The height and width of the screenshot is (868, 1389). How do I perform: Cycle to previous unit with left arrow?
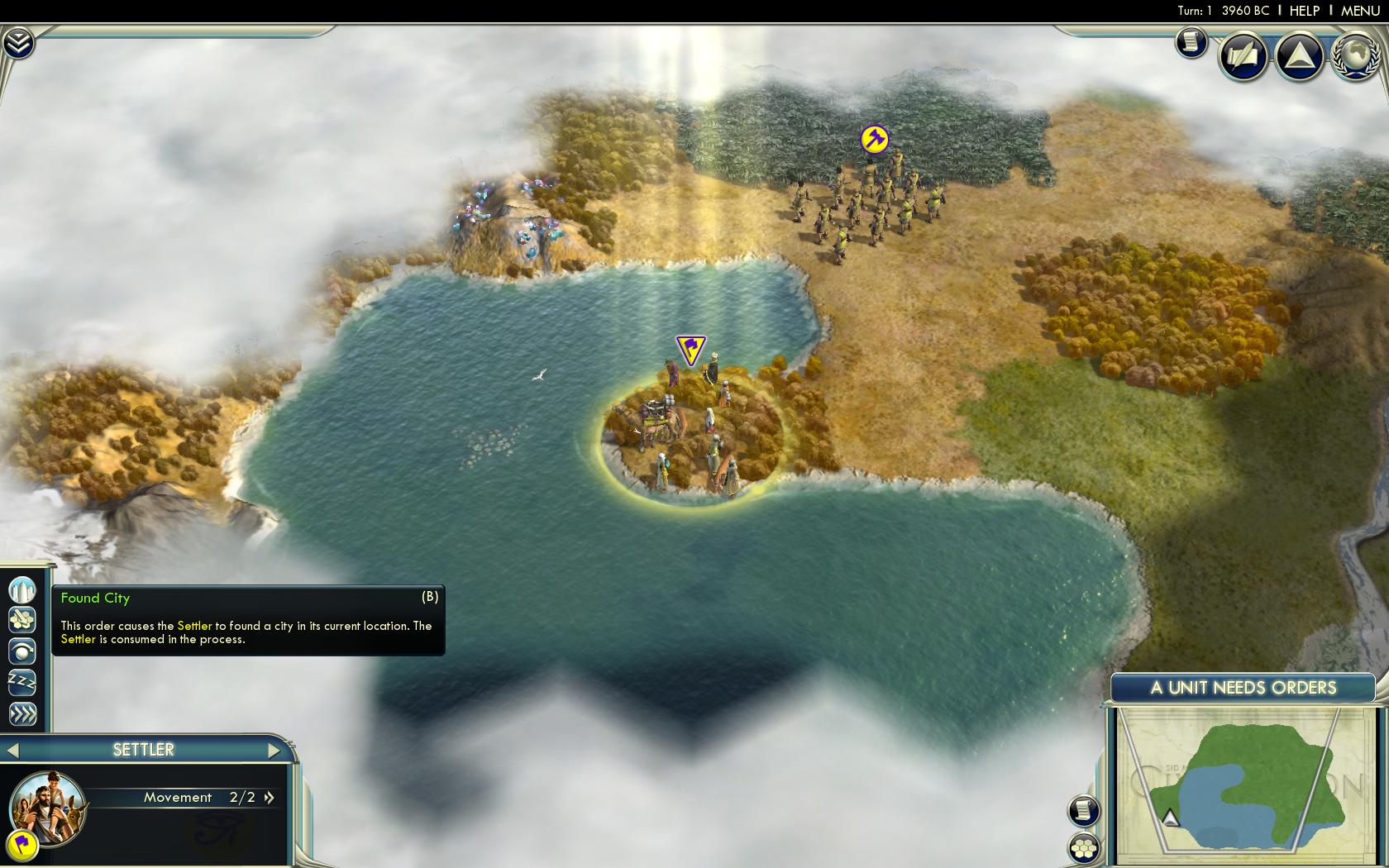(12, 751)
